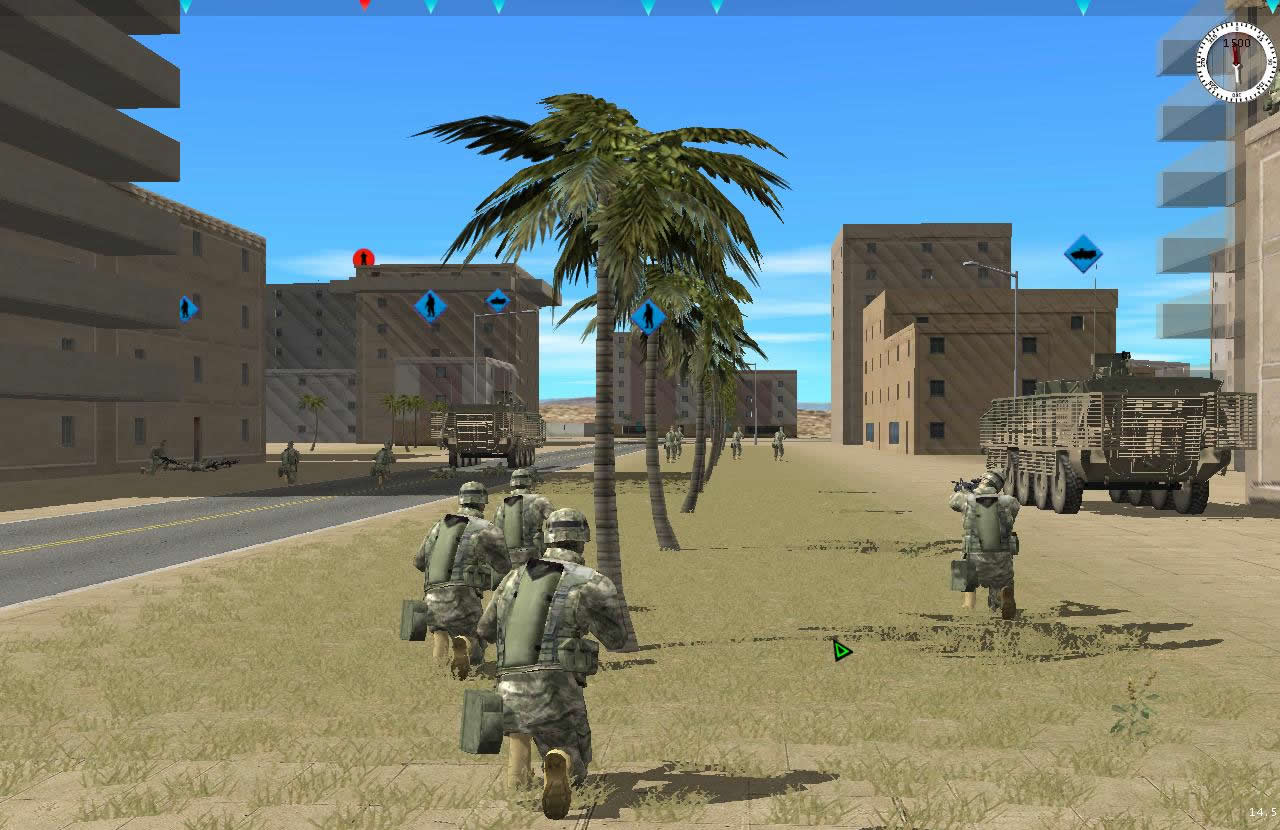
Task: Click the teal edge marker near screen center top
Action: 649,7
